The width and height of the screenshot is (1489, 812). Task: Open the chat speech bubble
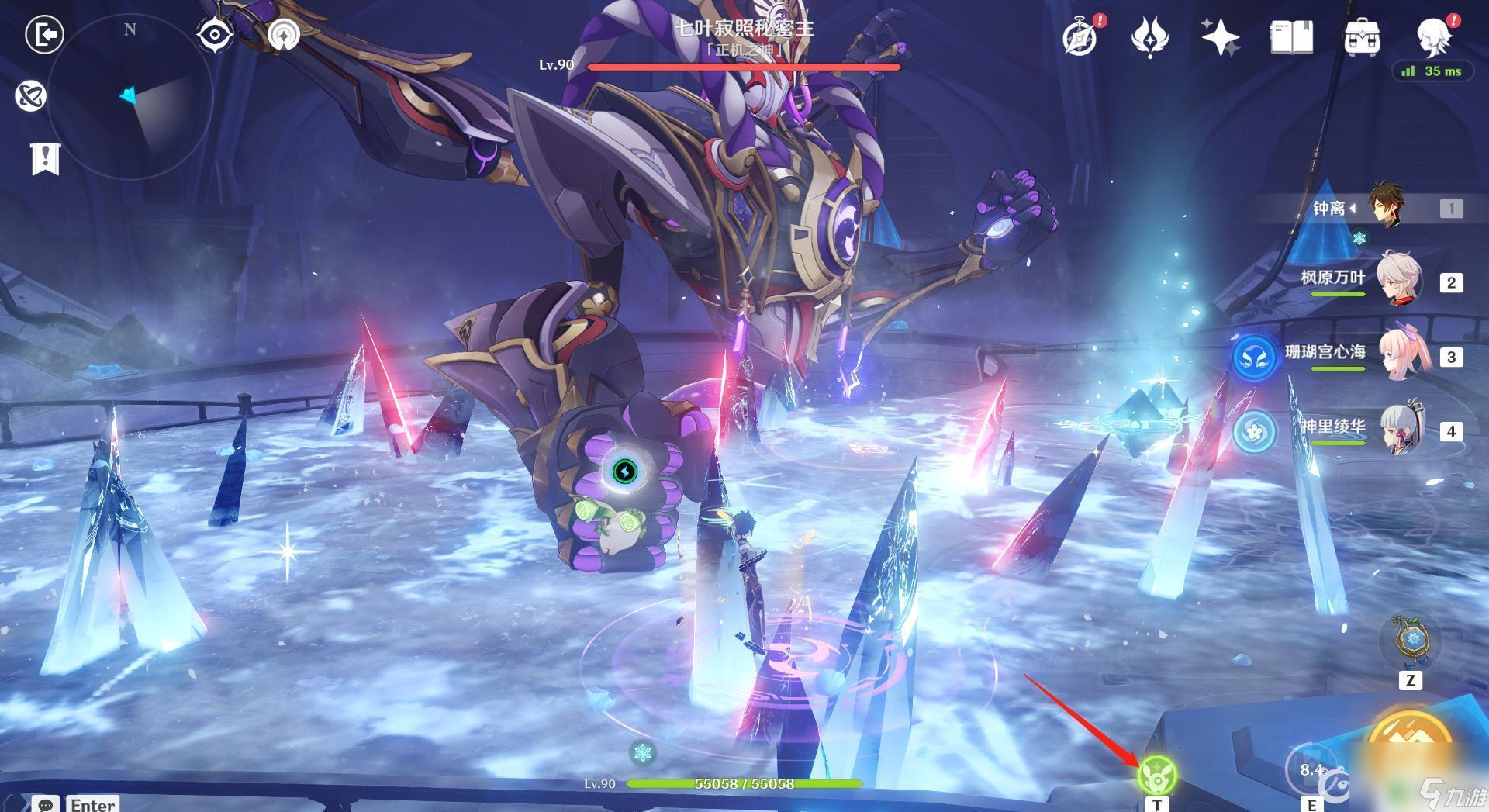[x=44, y=804]
